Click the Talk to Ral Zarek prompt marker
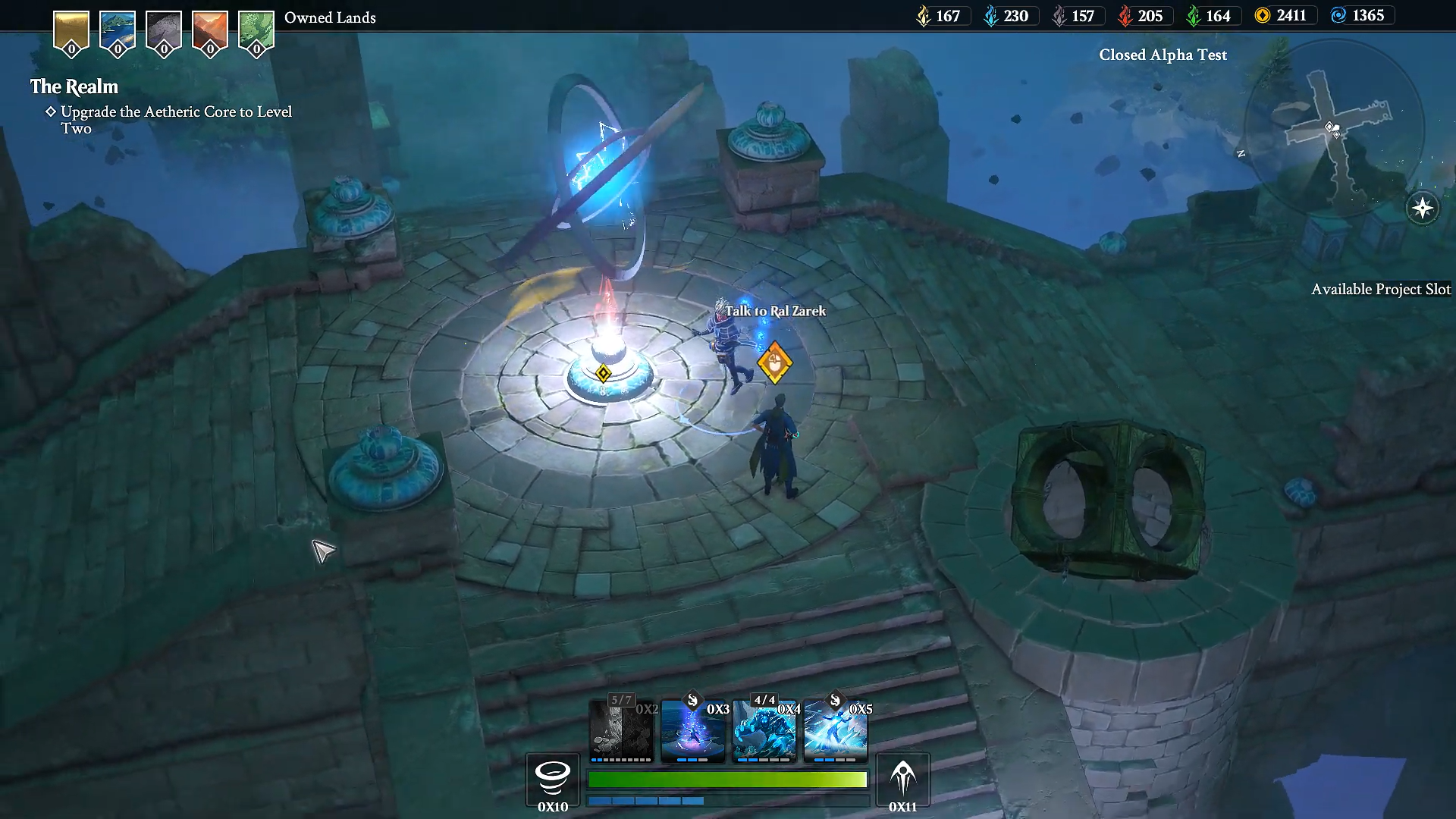The image size is (1456, 819). [x=774, y=364]
